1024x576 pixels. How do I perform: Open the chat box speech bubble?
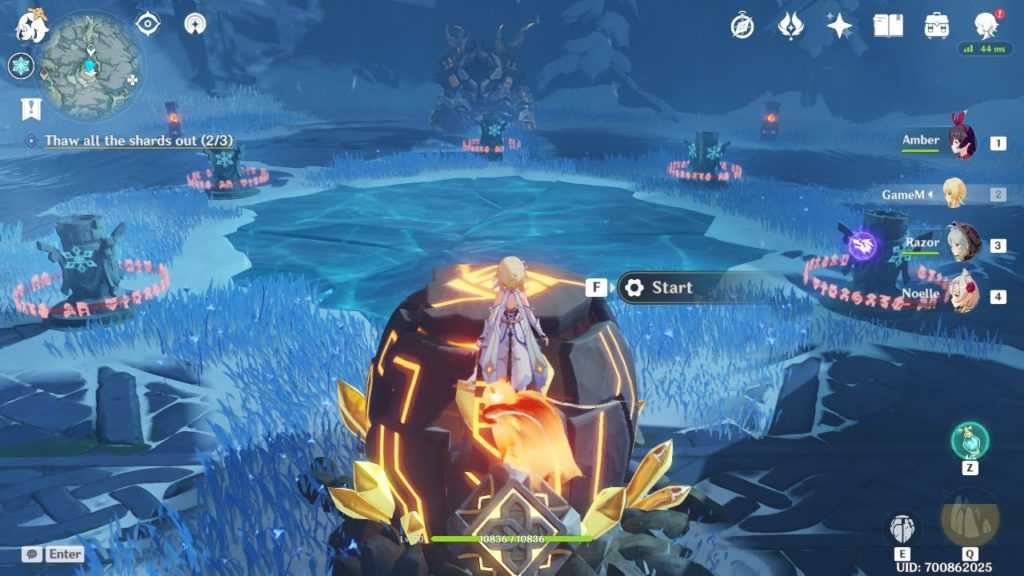(31, 553)
